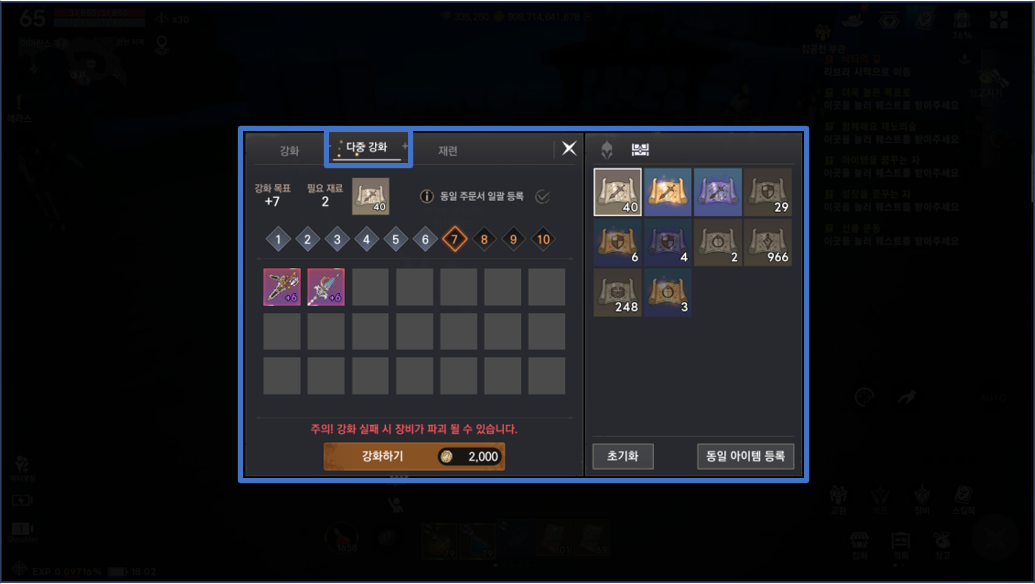Close the enhancement window with X
Screen dimensions: 1035x584
[569, 148]
